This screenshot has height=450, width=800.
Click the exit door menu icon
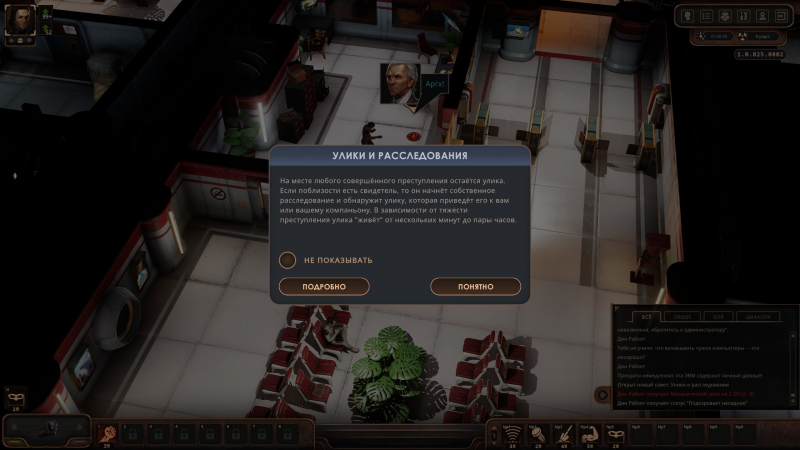(779, 16)
